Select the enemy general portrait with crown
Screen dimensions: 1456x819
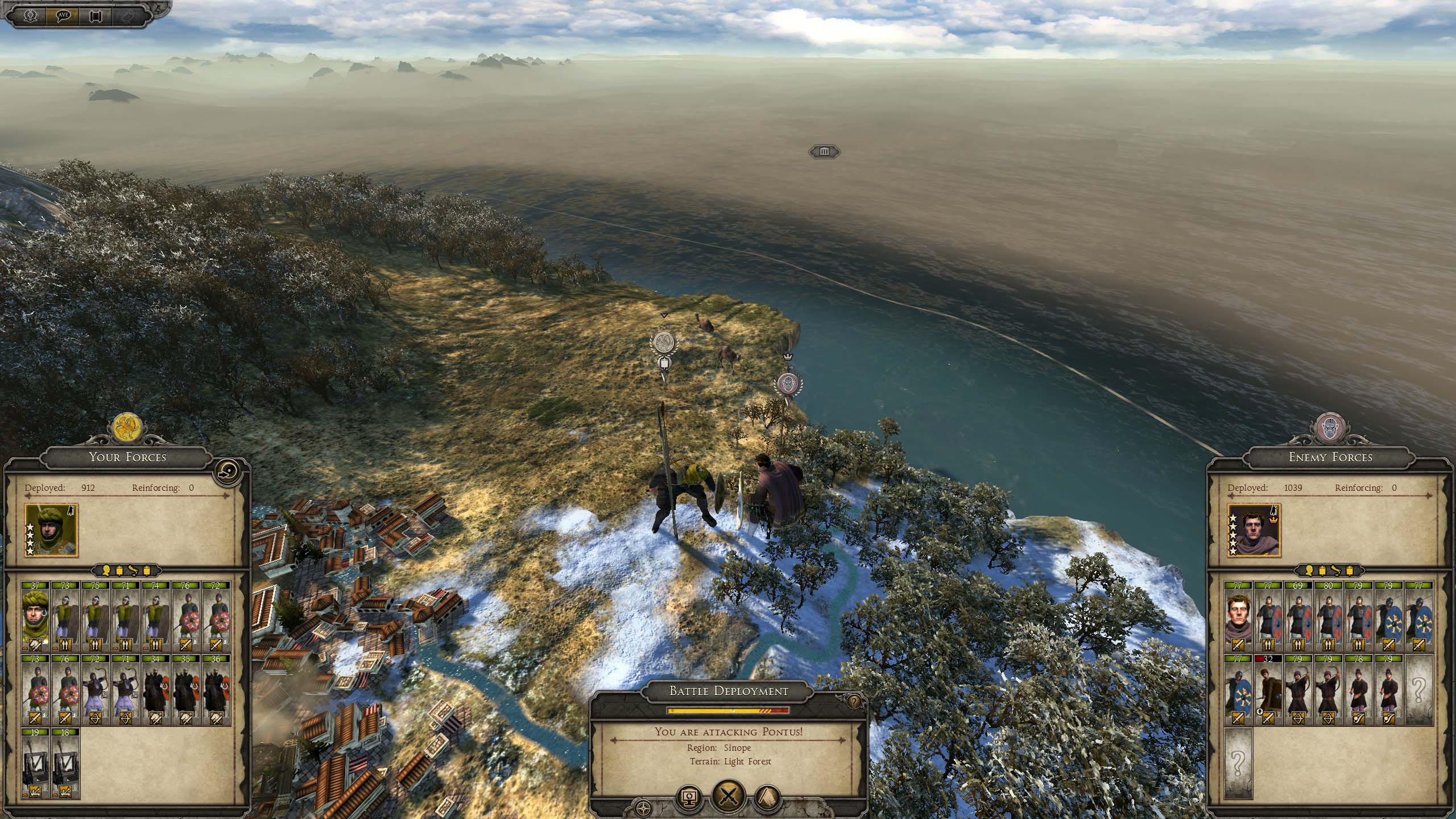pyautogui.click(x=1254, y=530)
